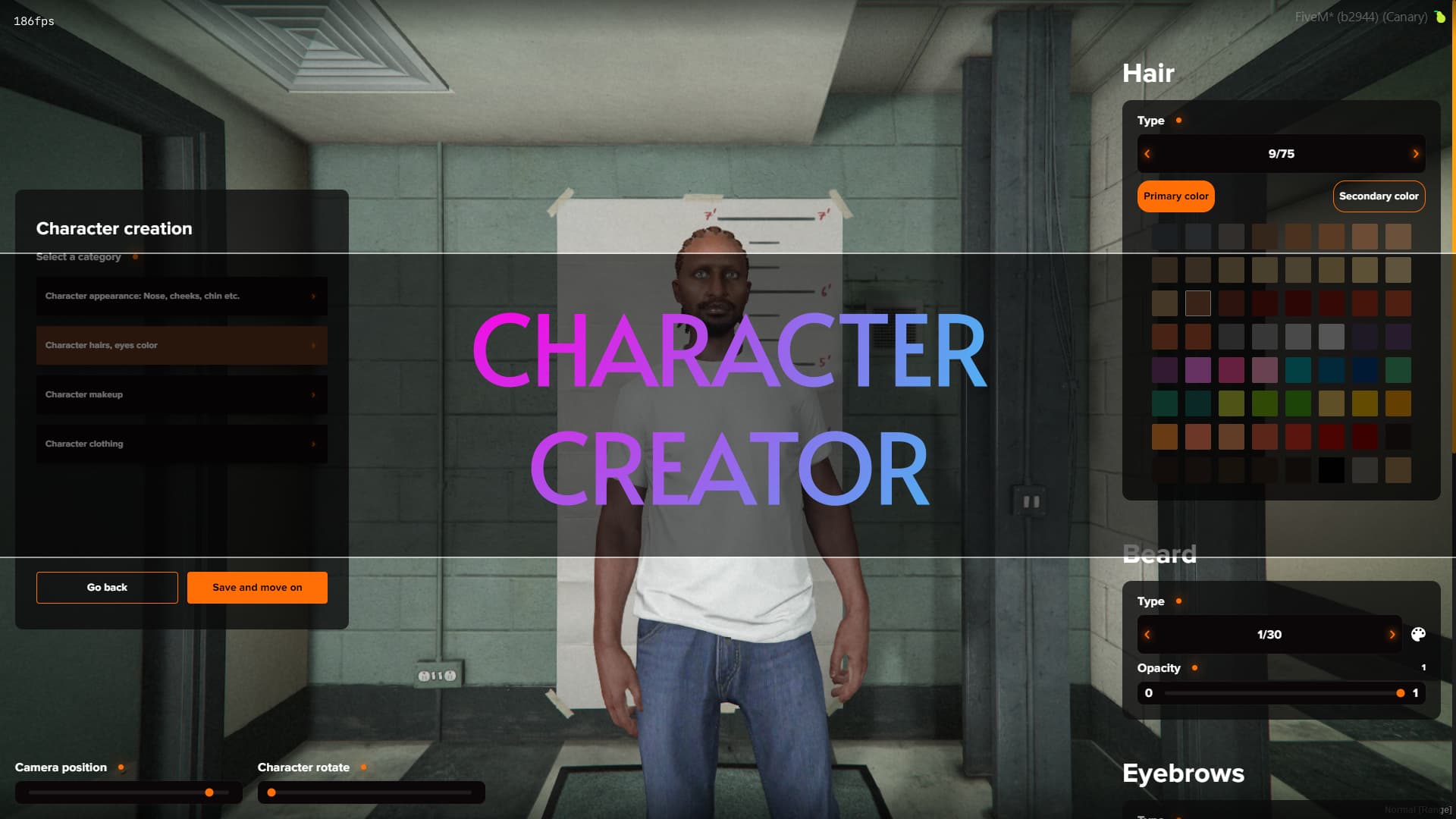Expand the Character clothing category
The image size is (1456, 819).
click(x=181, y=444)
